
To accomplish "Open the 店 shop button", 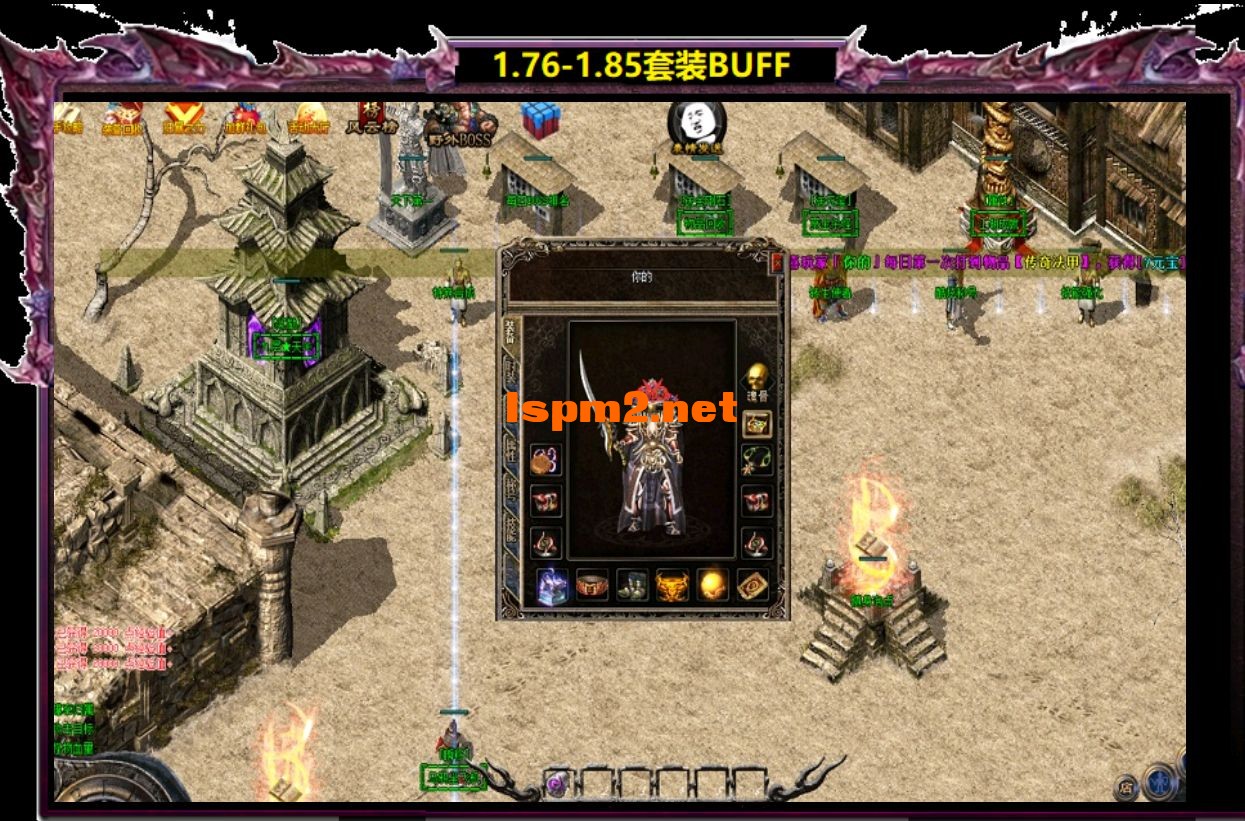I will pyautogui.click(x=1125, y=785).
